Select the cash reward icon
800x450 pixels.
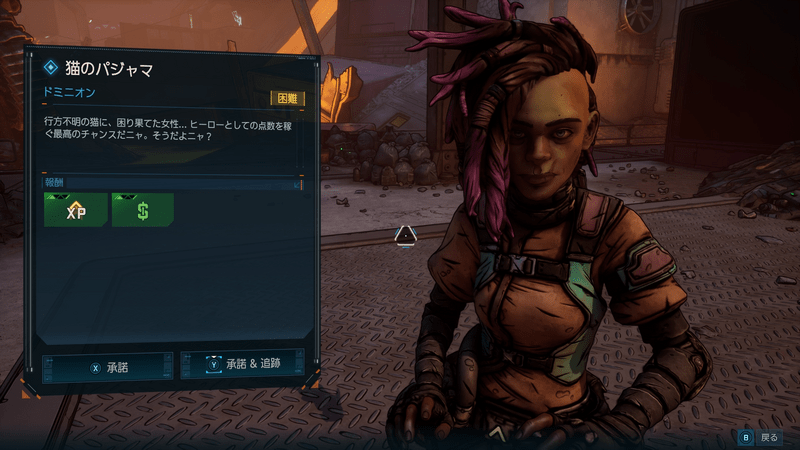click(142, 210)
